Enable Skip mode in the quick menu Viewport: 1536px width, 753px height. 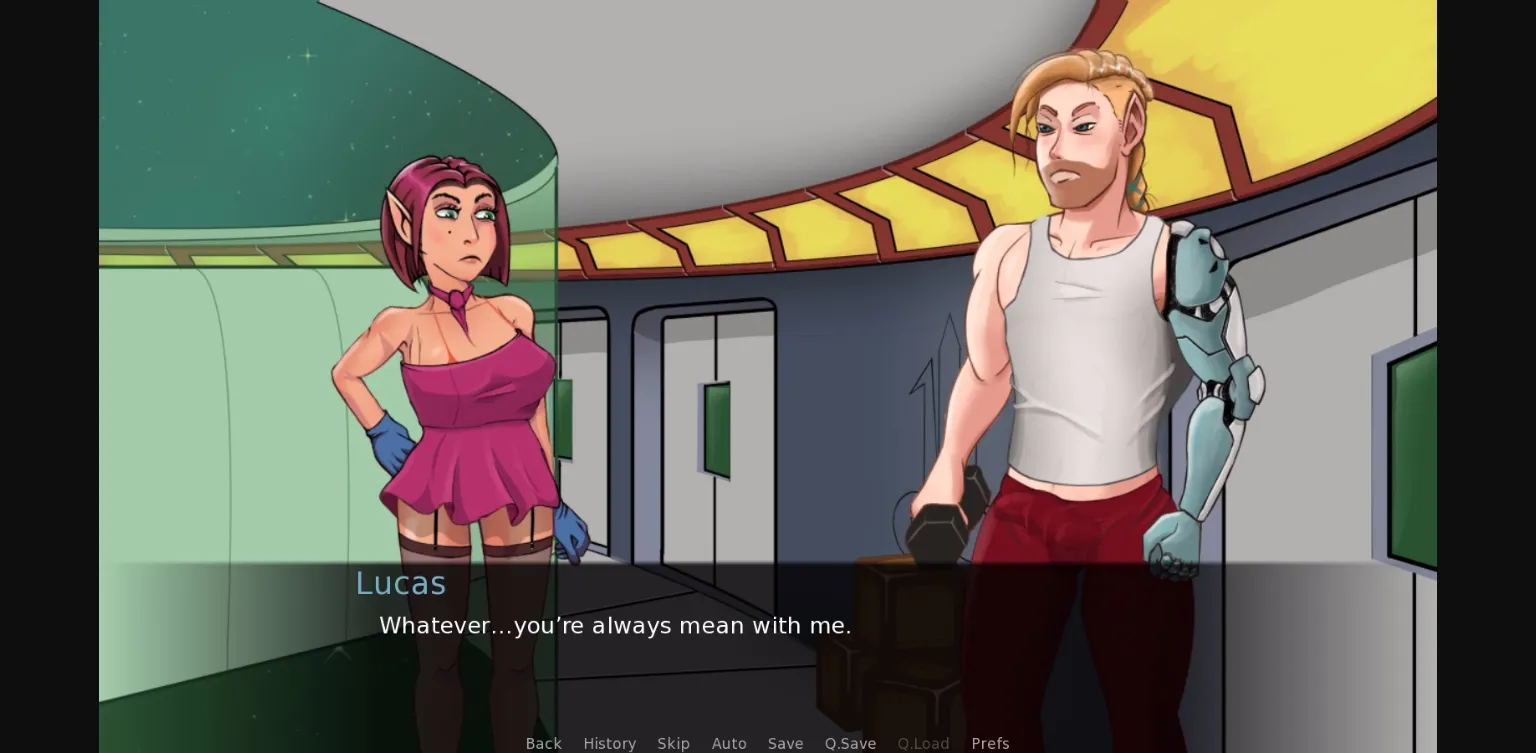point(673,743)
